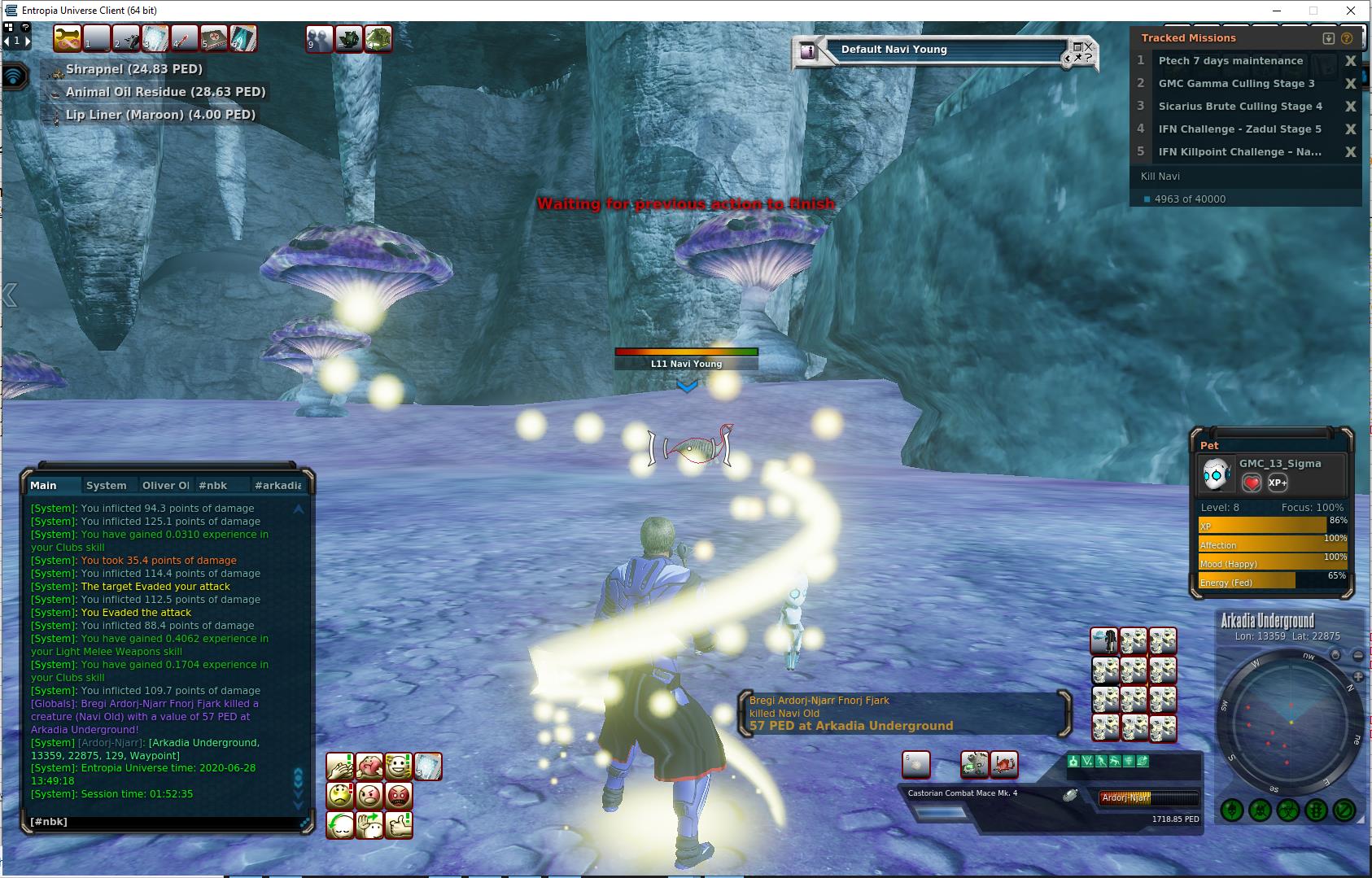Use the first aid kit in slot 5
This screenshot has height=878, width=1372.
click(x=214, y=38)
